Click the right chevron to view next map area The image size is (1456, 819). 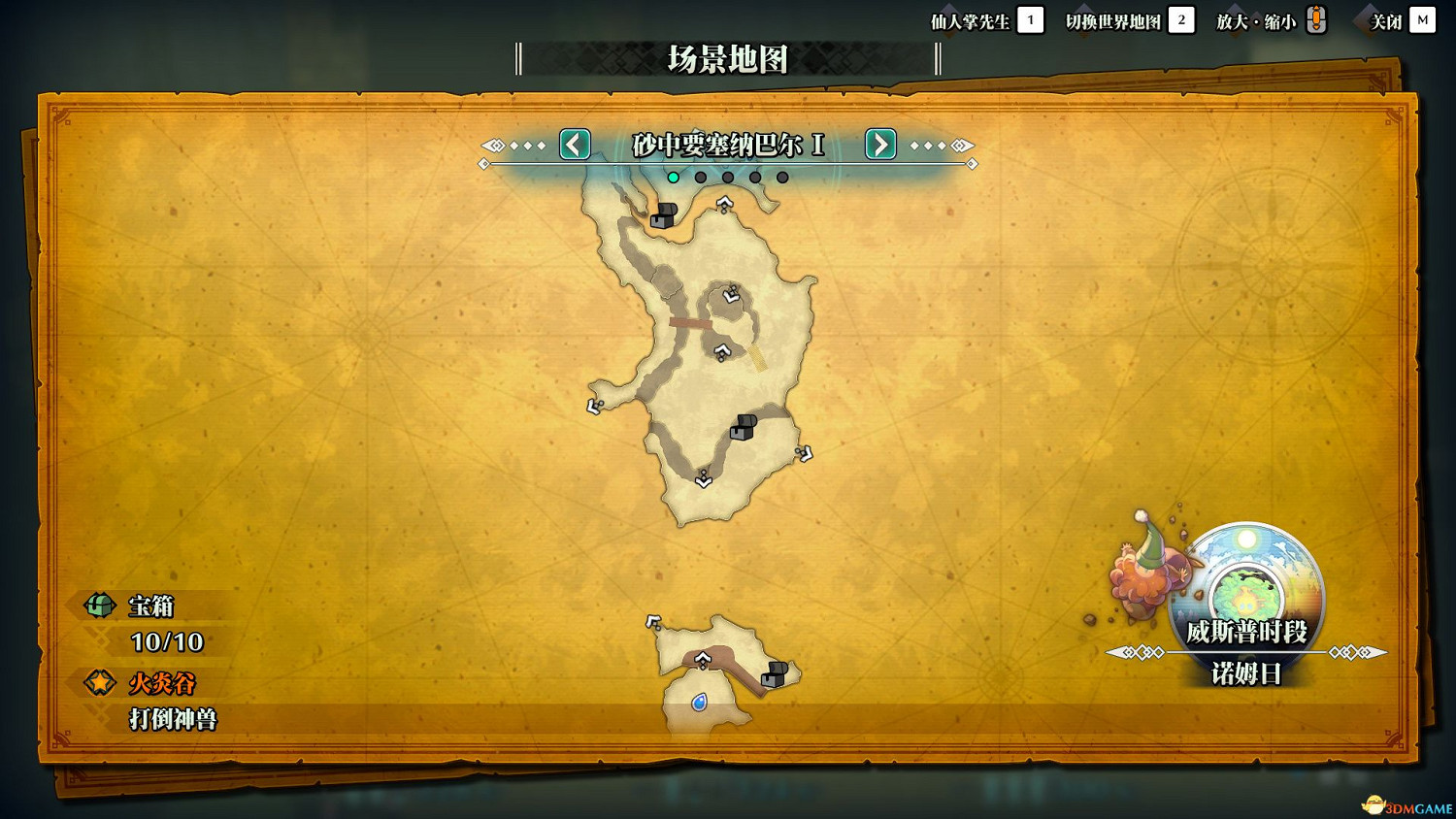(879, 145)
